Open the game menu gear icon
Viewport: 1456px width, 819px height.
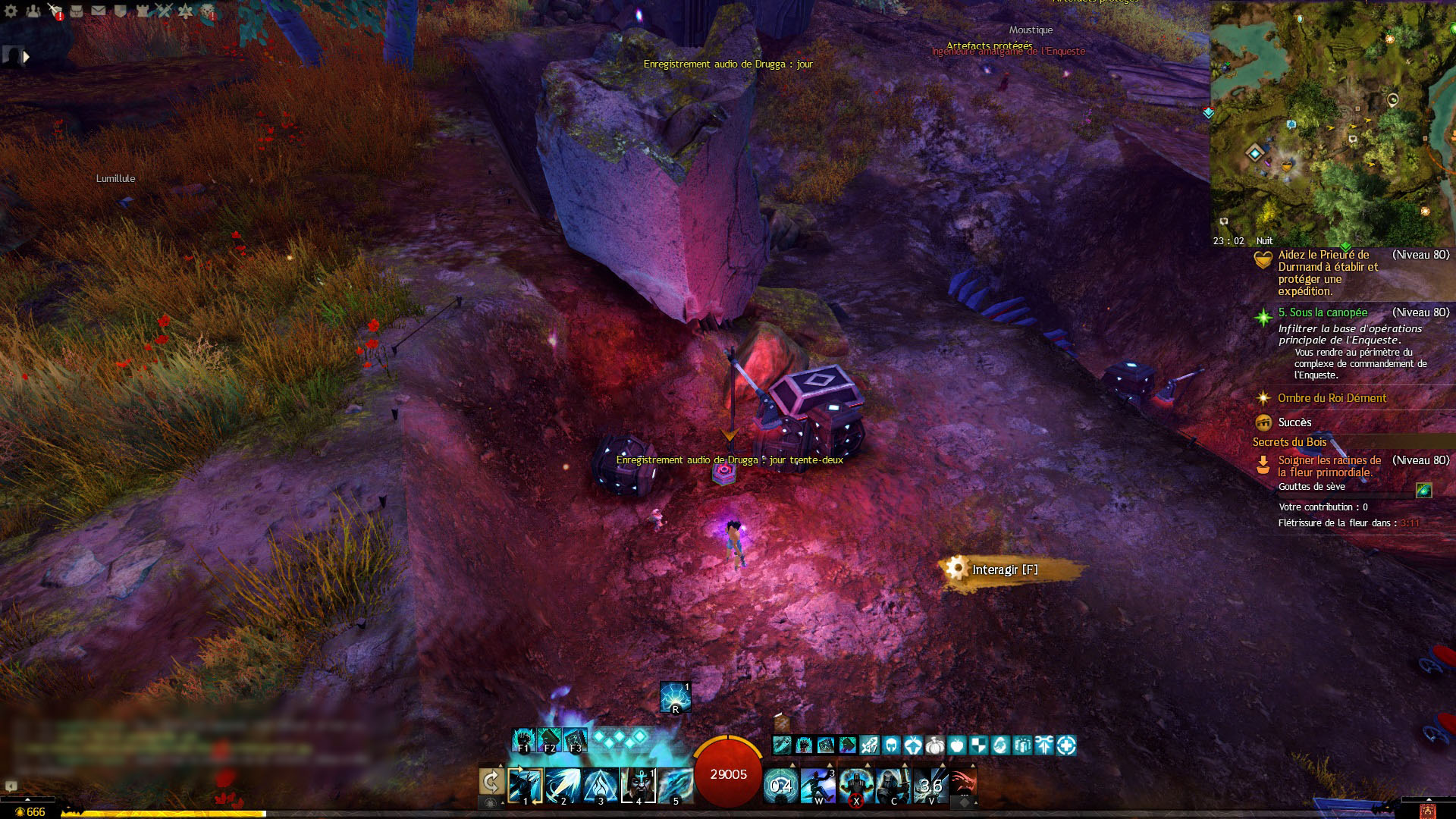11,11
